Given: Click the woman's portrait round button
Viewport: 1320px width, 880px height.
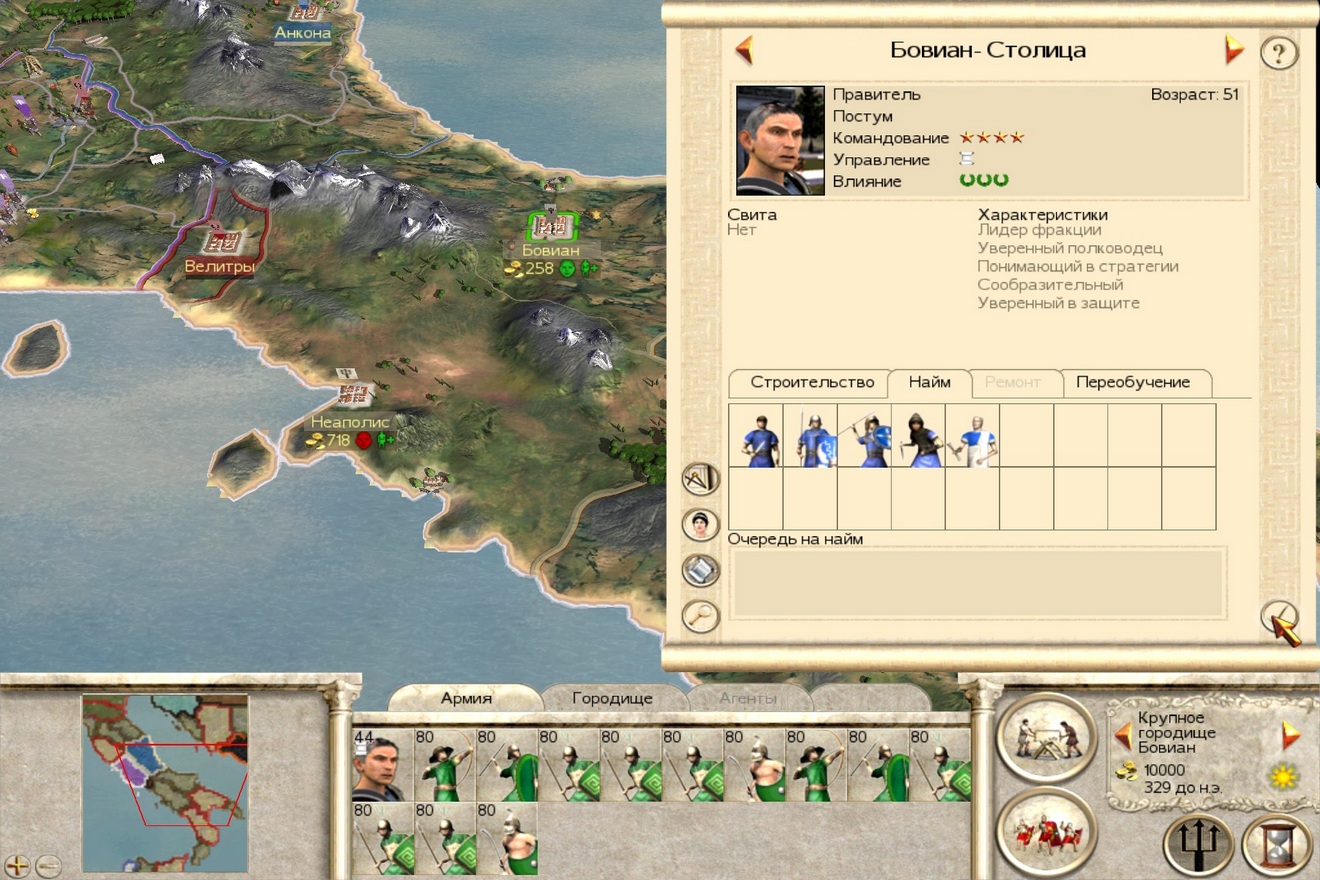Looking at the screenshot, I should point(701,525).
